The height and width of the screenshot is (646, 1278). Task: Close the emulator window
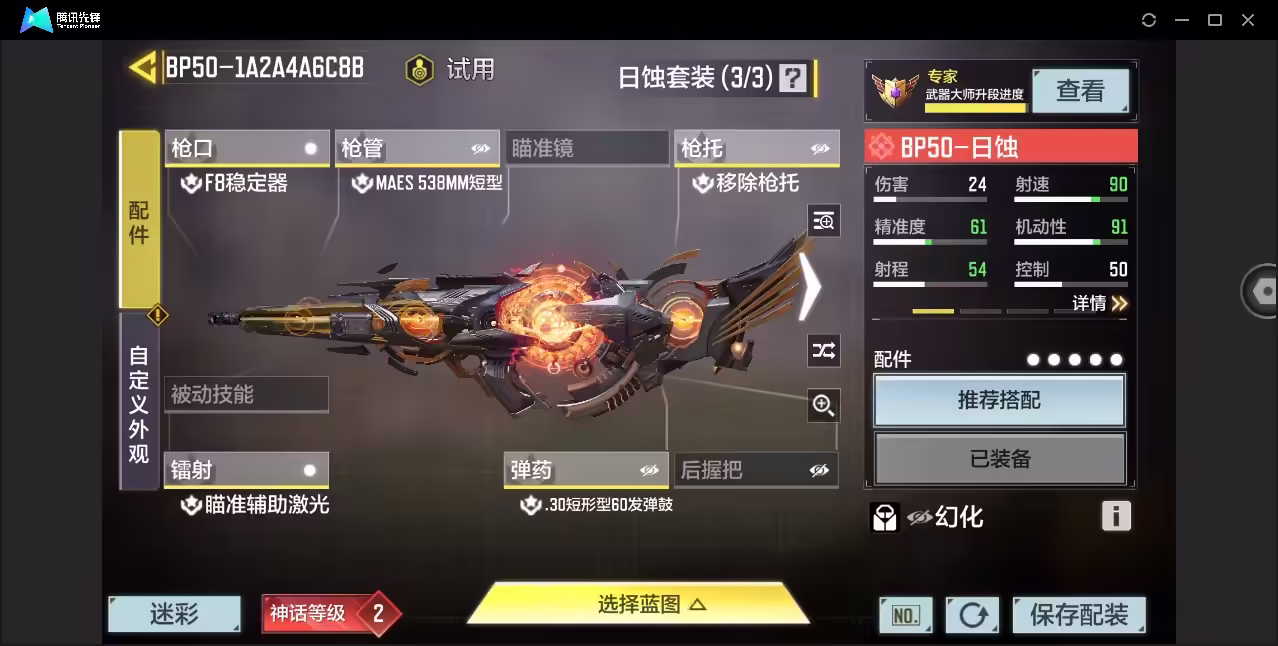pyautogui.click(x=1247, y=20)
